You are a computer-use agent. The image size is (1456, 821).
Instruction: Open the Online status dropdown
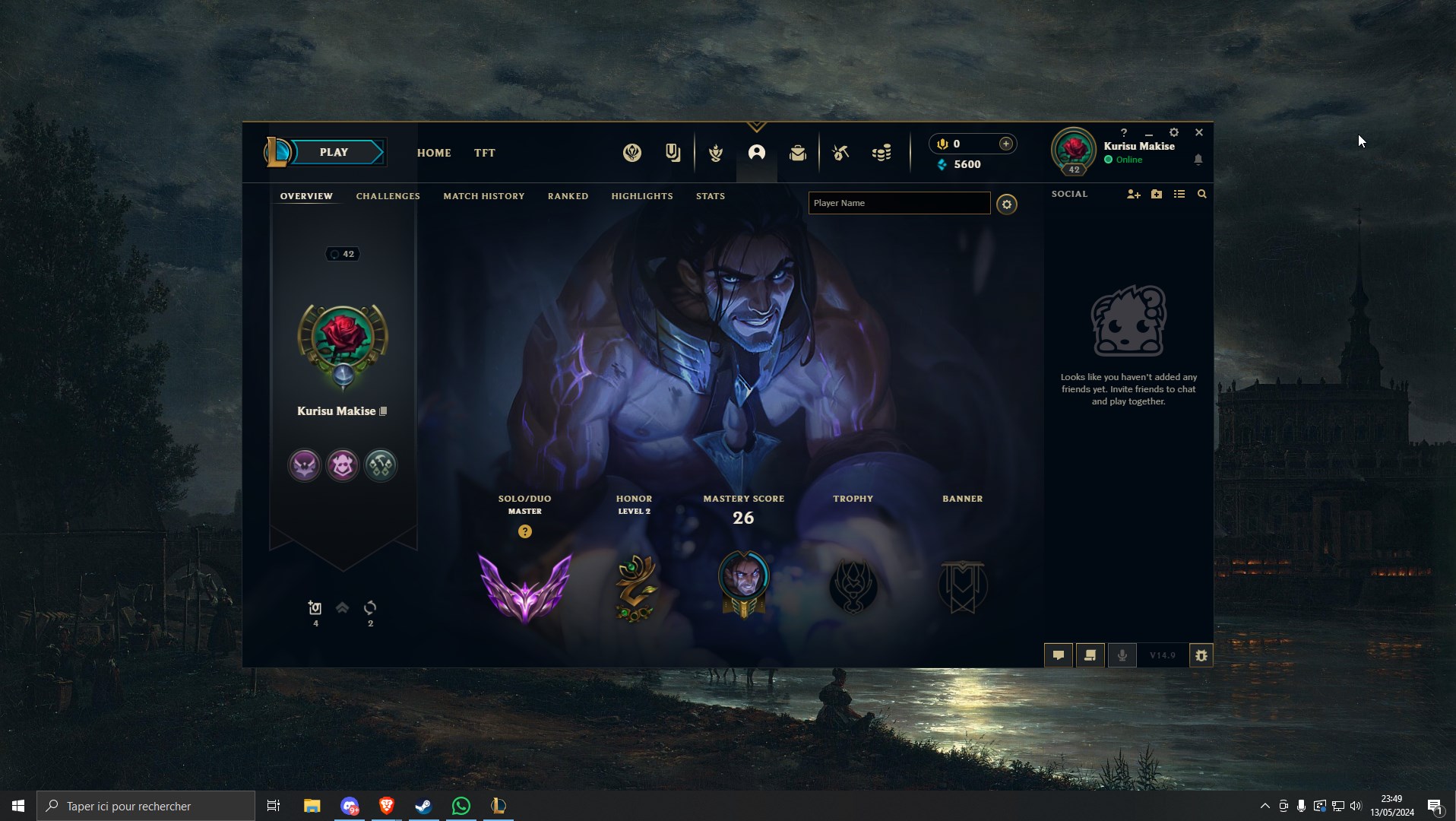(1125, 160)
